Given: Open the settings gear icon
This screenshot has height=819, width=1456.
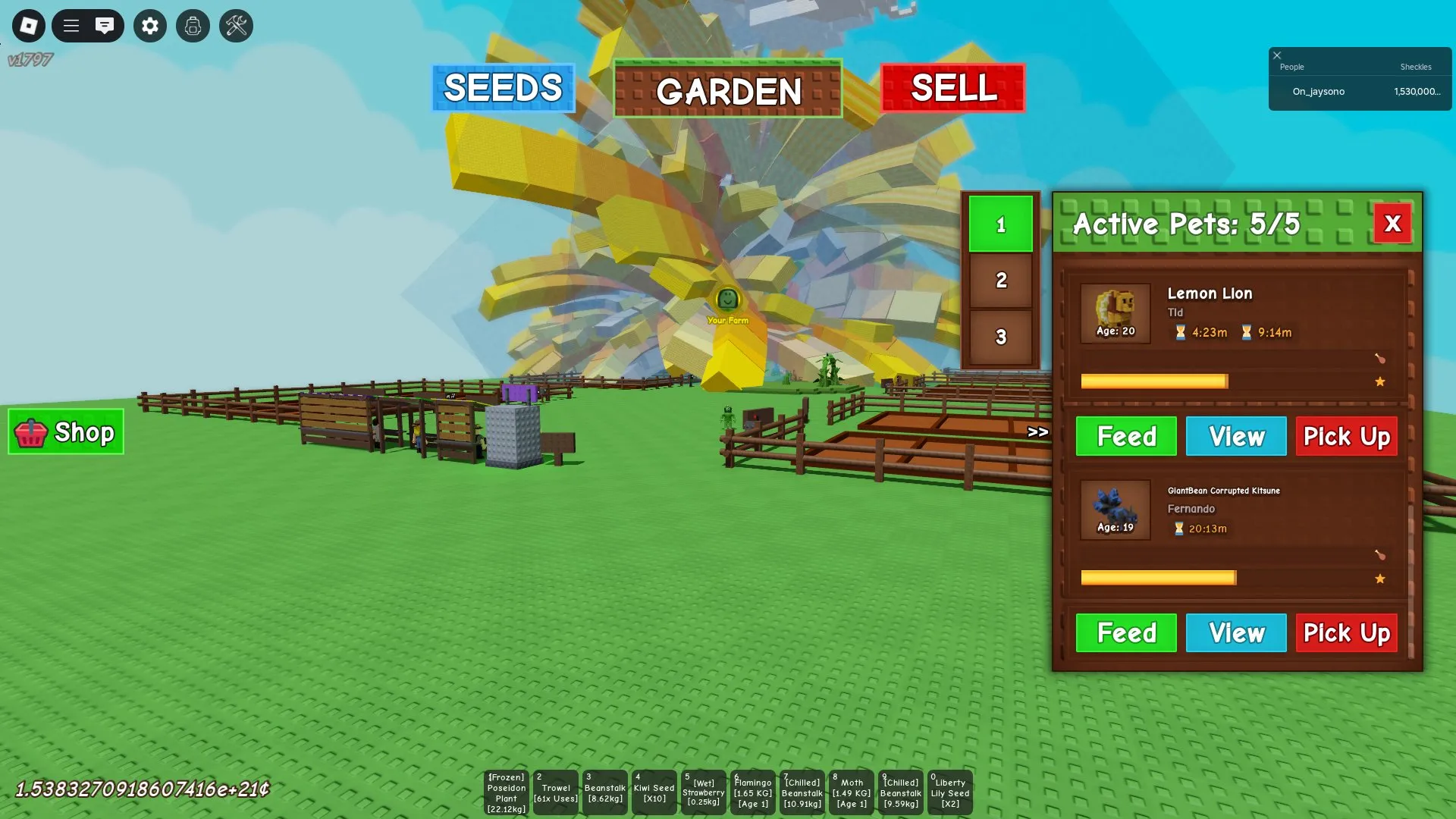Looking at the screenshot, I should (x=149, y=26).
